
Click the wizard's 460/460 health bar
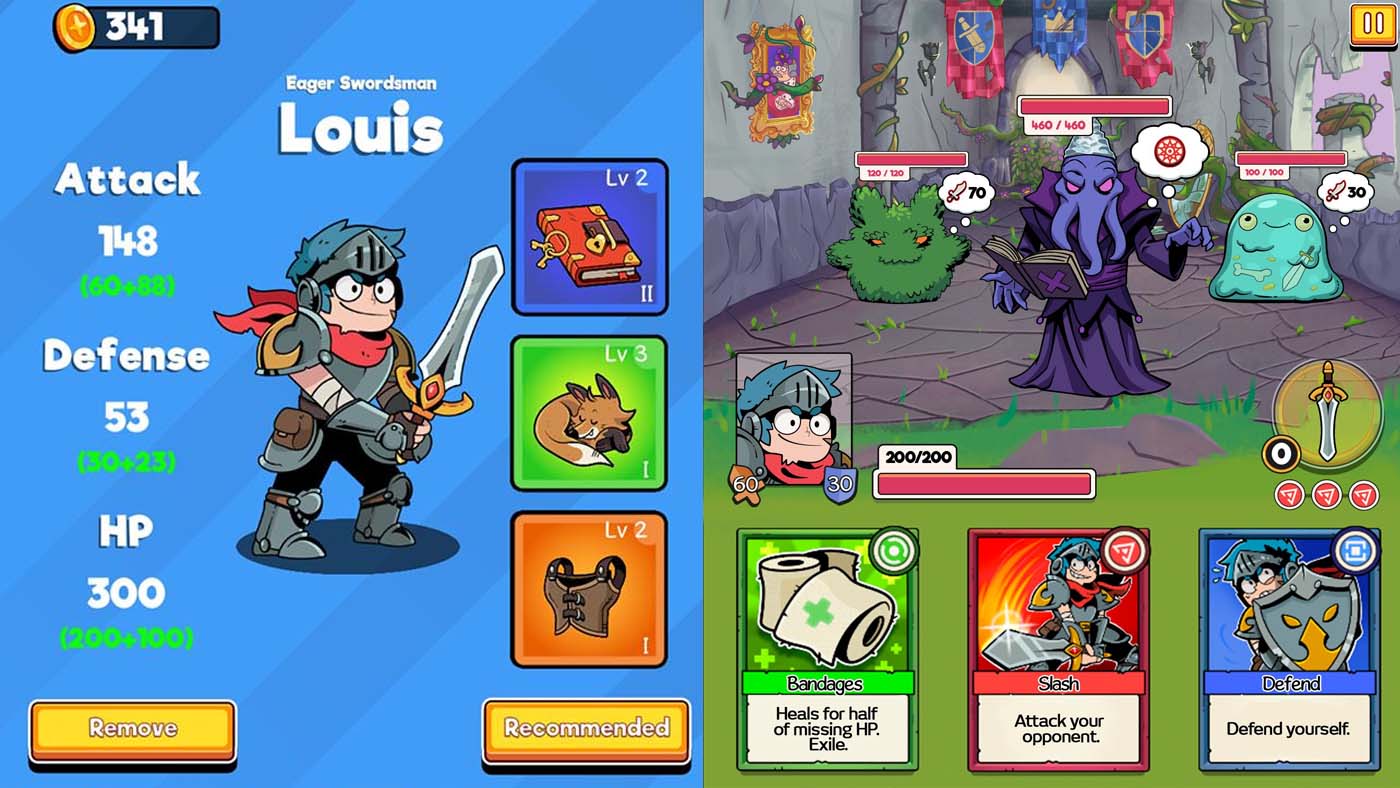pyautogui.click(x=1095, y=105)
